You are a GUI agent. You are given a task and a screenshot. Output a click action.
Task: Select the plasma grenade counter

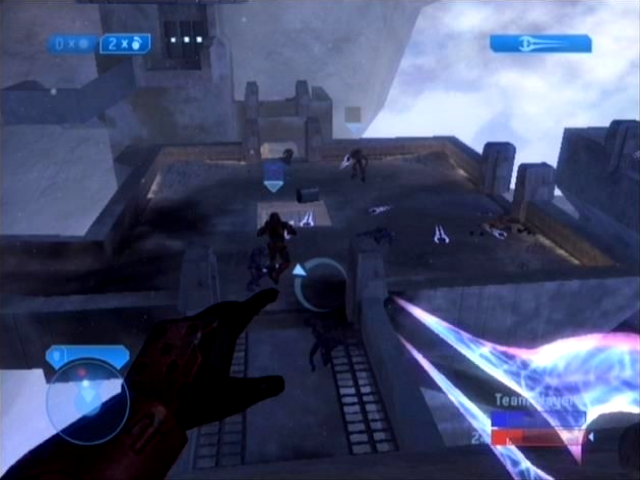click(73, 44)
